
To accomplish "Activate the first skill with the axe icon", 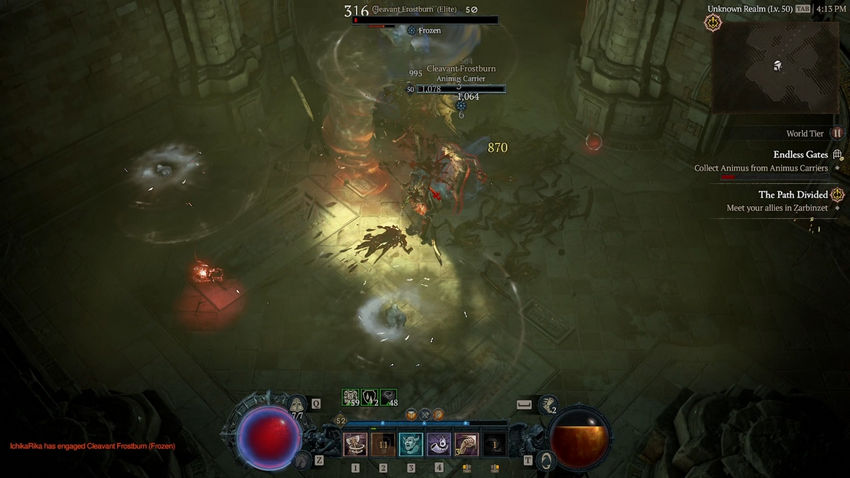I will coord(355,444).
